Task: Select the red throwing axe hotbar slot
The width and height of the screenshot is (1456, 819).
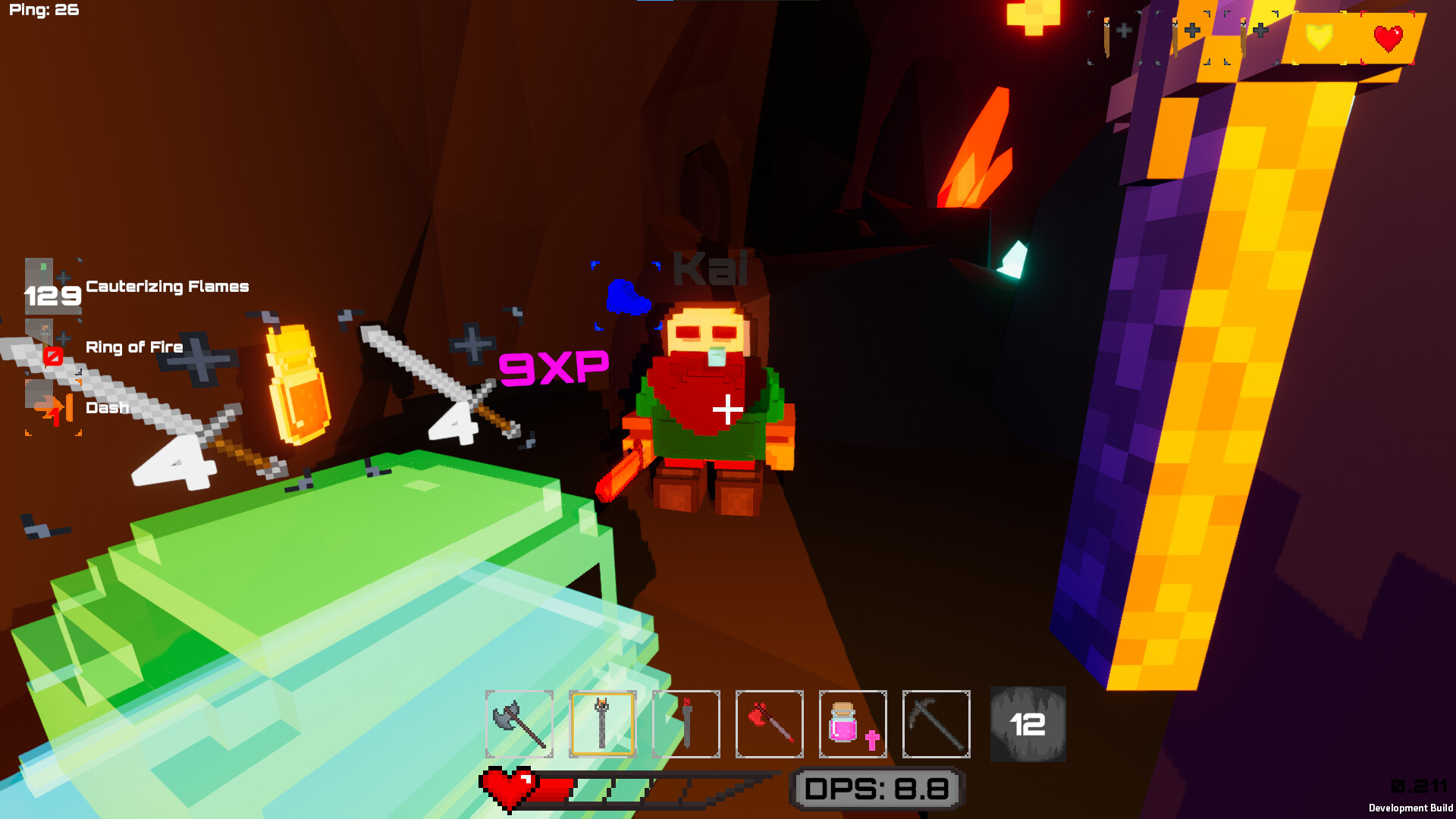Action: point(770,724)
